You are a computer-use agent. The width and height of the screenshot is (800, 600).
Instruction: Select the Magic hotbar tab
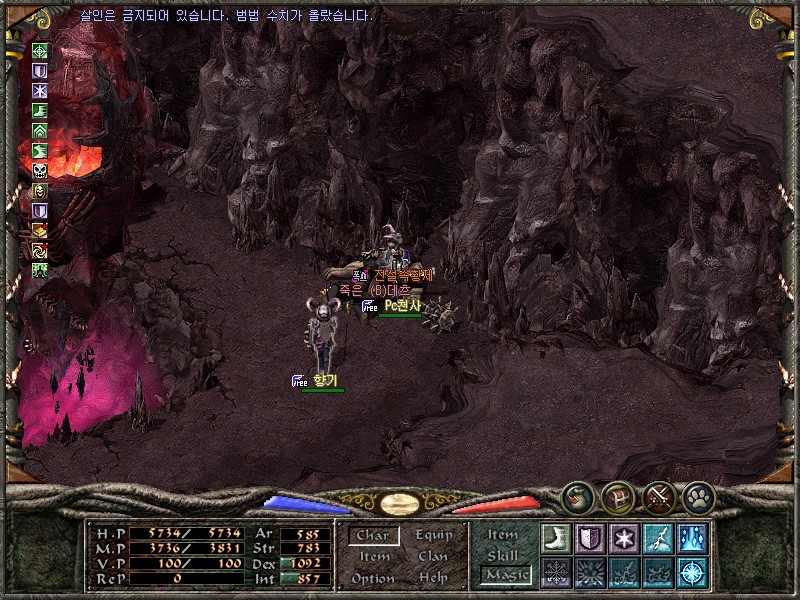(504, 575)
